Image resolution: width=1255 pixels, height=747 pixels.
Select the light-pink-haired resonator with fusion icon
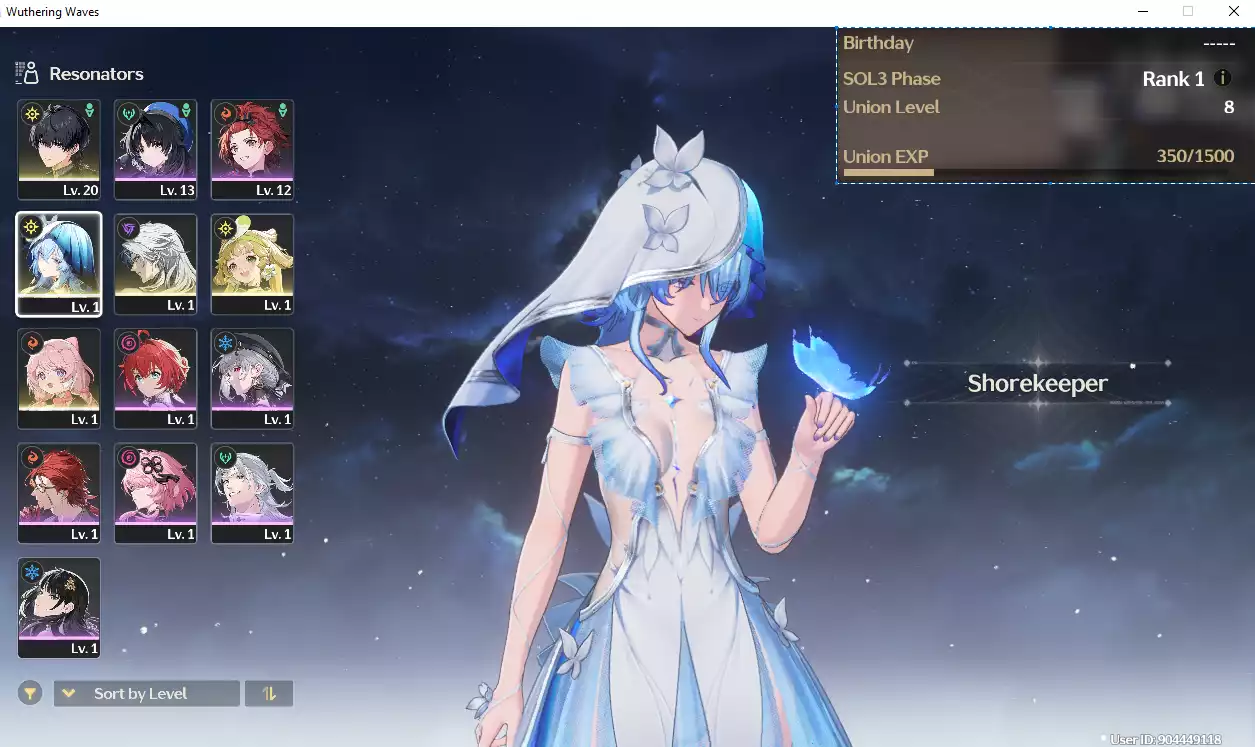pyautogui.click(x=59, y=378)
